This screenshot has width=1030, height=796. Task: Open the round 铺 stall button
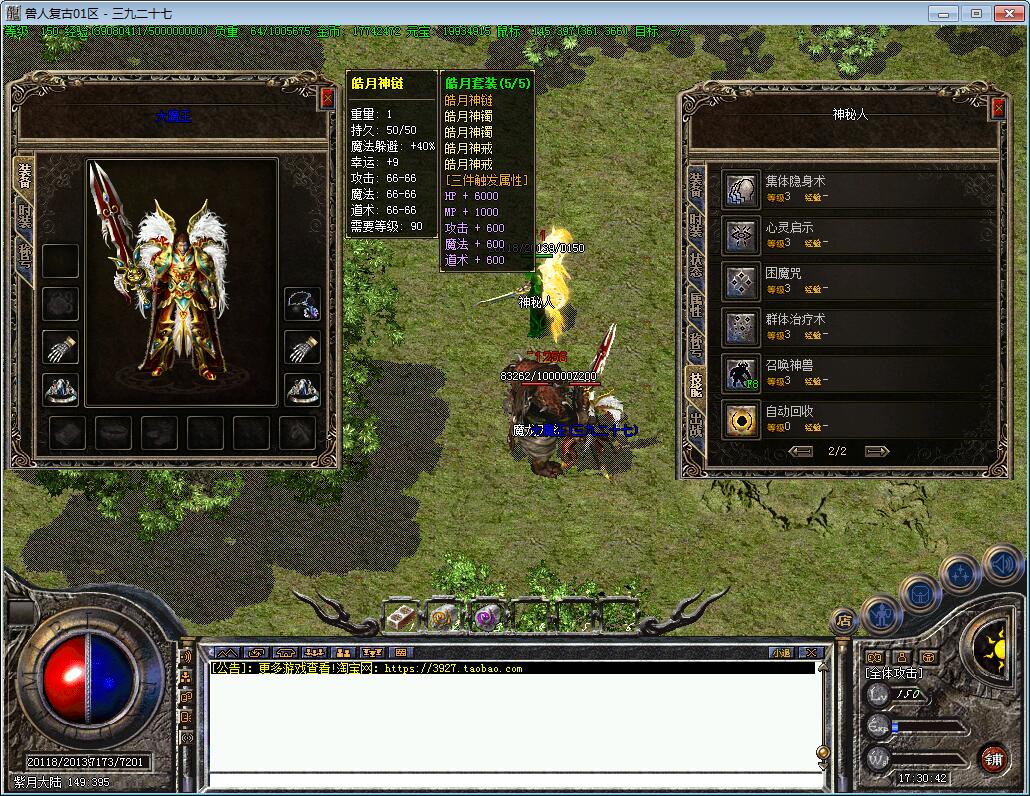click(992, 758)
